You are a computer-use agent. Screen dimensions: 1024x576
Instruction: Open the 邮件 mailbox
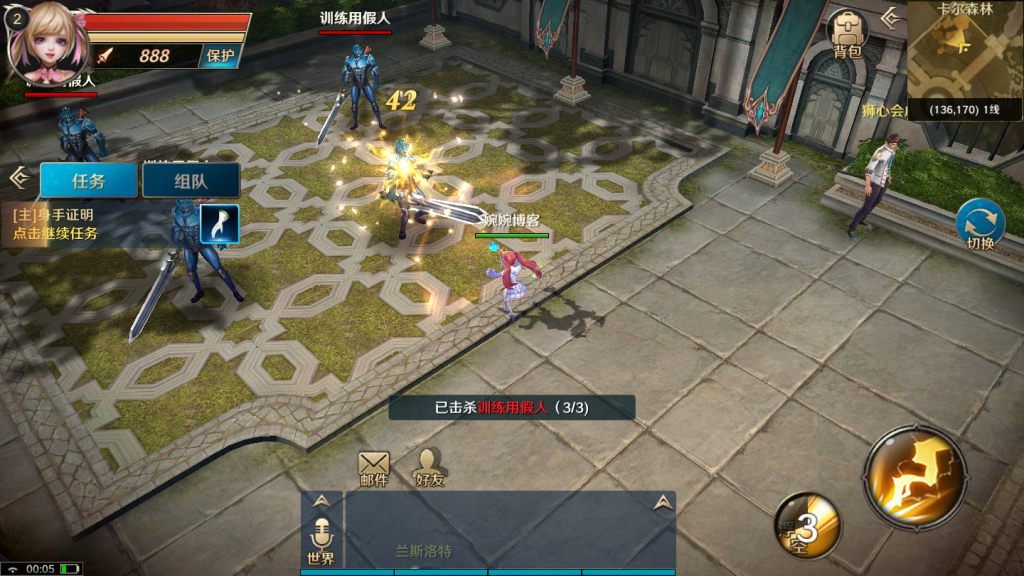374,467
